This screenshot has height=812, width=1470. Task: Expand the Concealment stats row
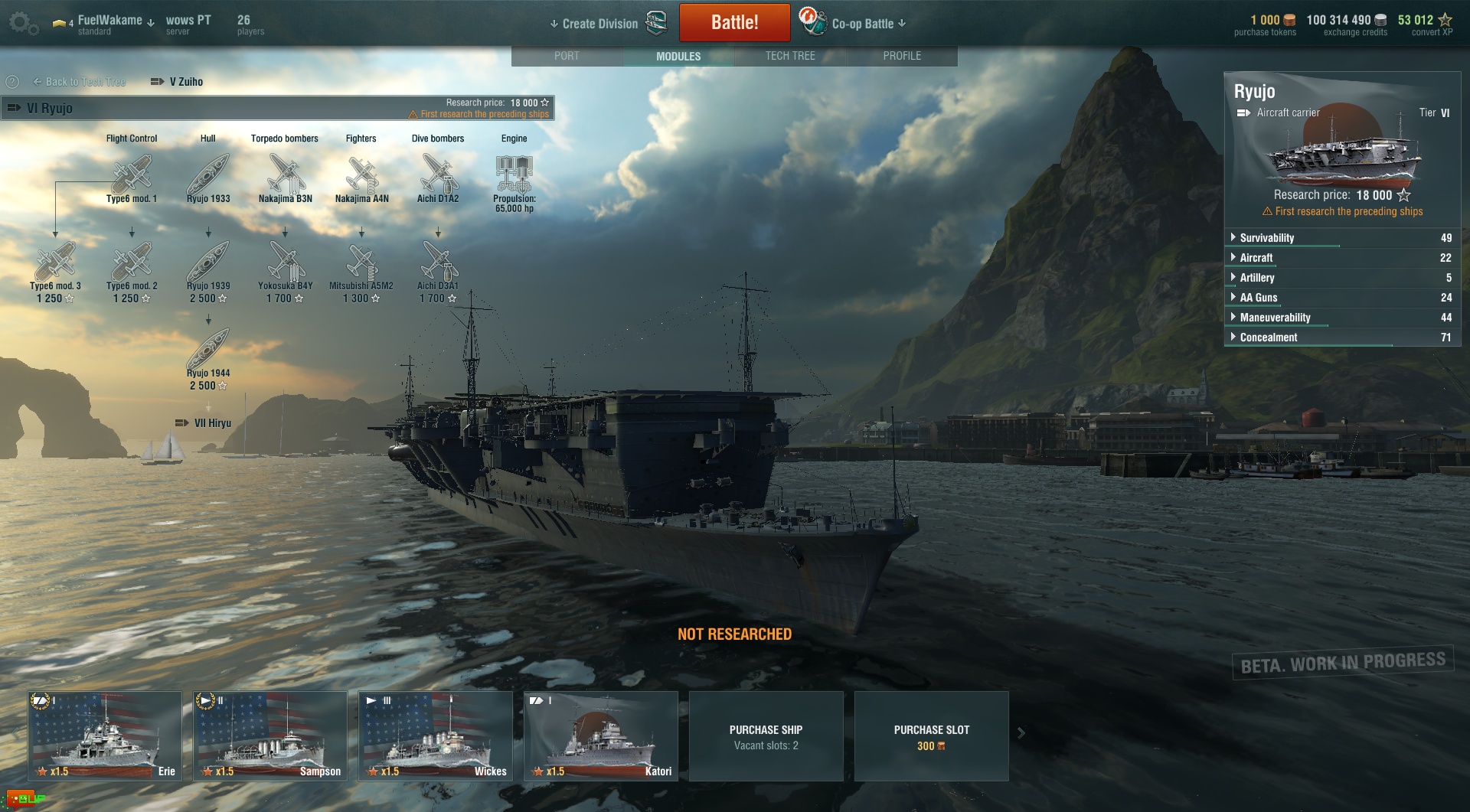click(1269, 338)
